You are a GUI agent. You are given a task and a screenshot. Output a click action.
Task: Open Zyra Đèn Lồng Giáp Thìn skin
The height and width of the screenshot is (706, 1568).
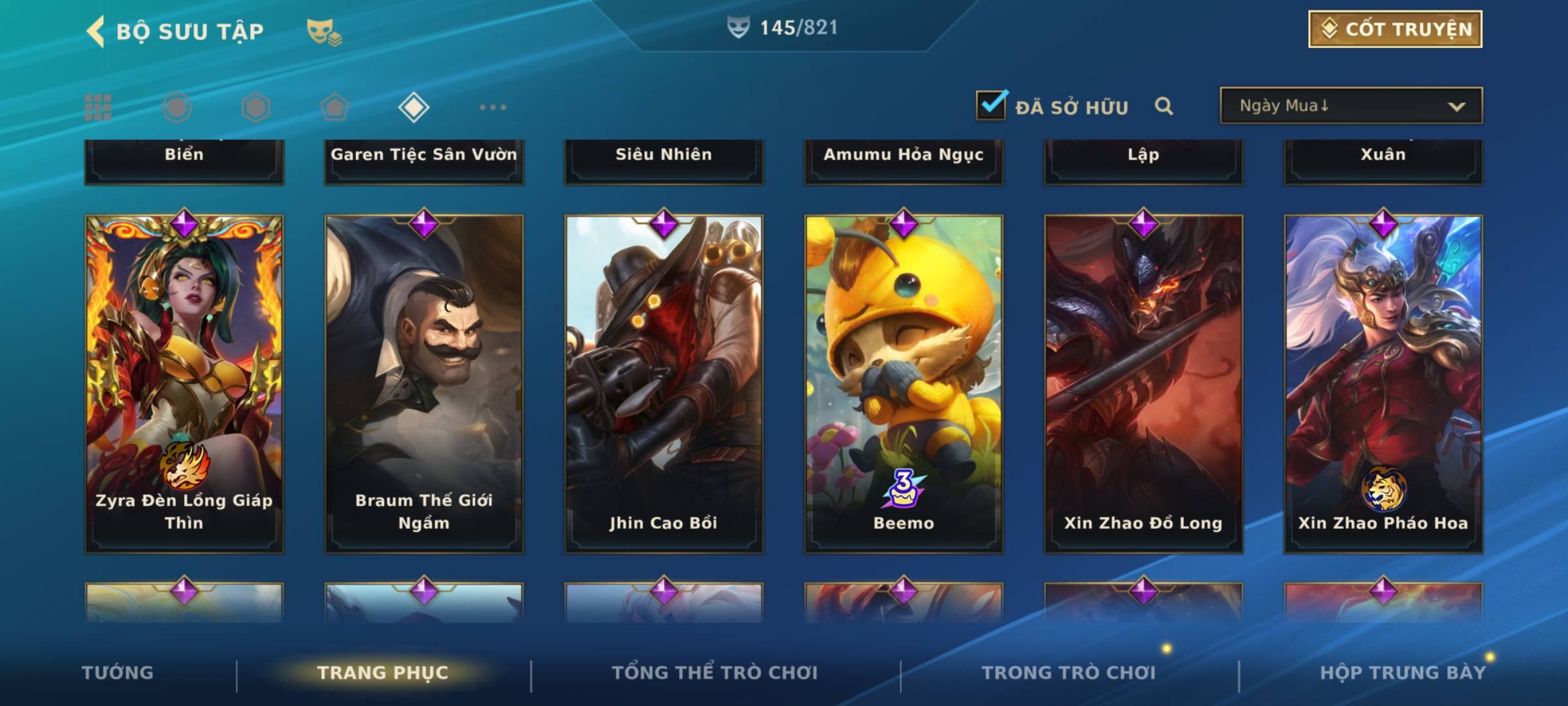(x=184, y=384)
